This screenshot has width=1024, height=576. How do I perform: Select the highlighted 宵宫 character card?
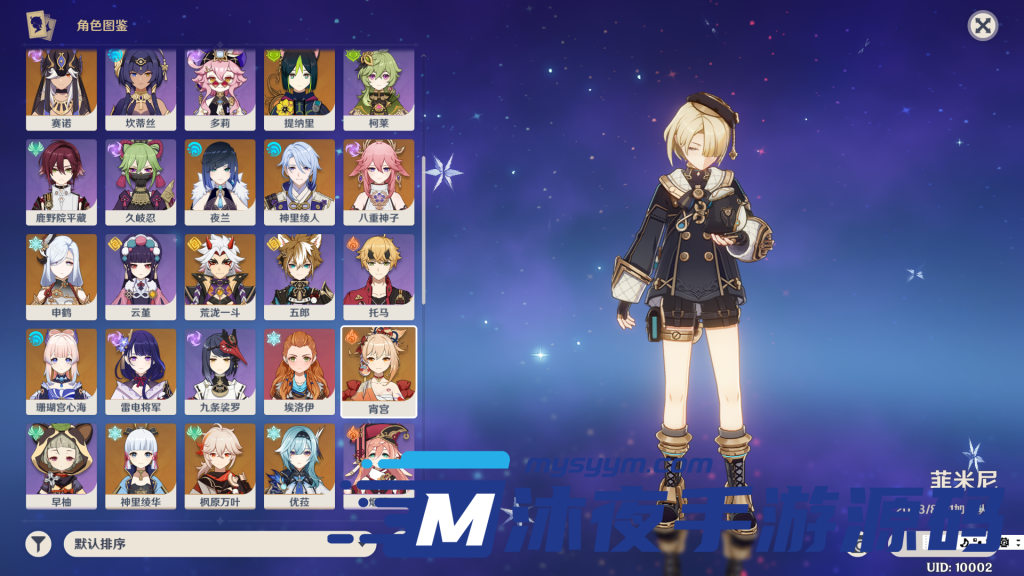(x=379, y=371)
